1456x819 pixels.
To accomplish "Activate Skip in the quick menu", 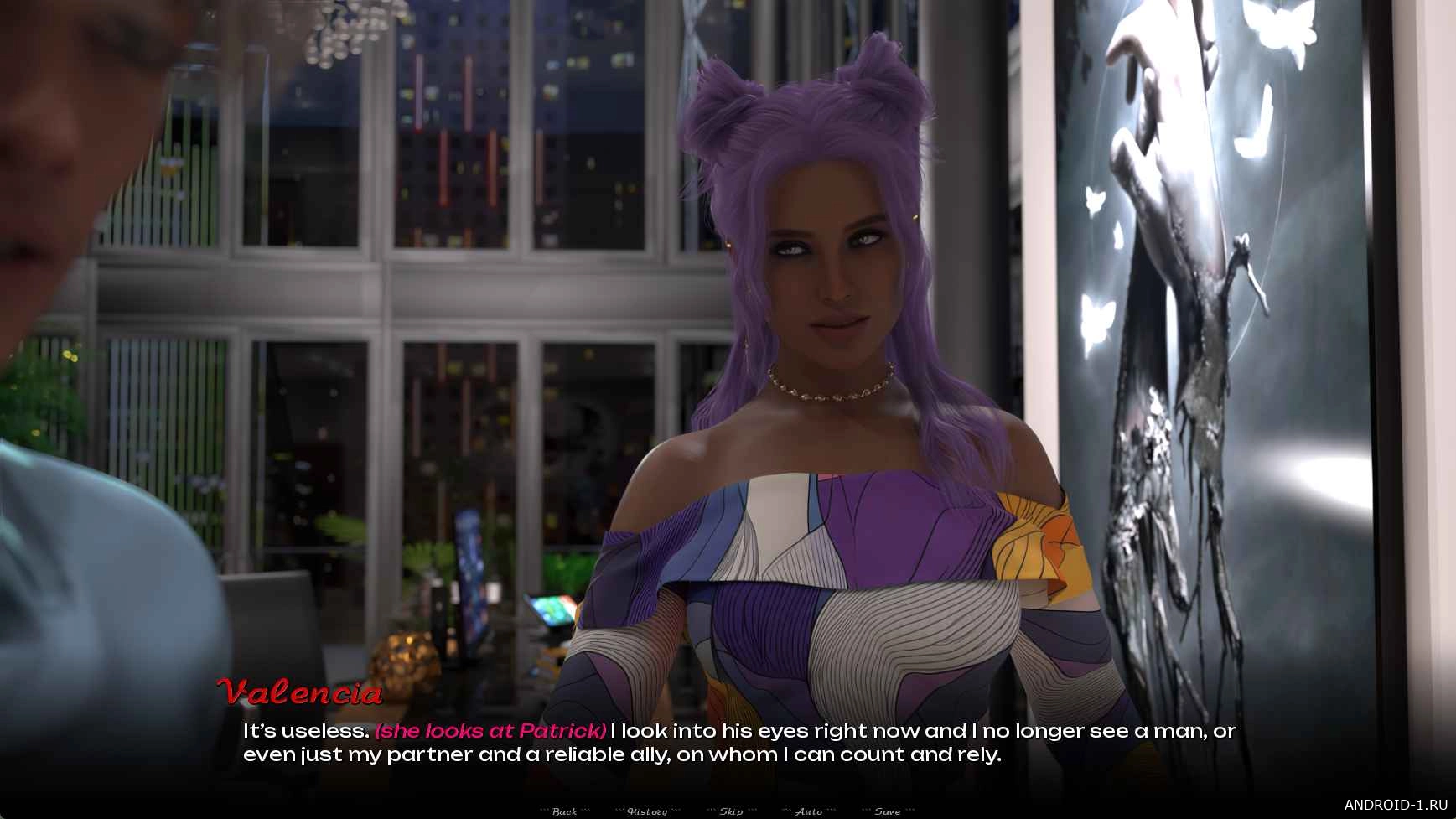I will (731, 811).
